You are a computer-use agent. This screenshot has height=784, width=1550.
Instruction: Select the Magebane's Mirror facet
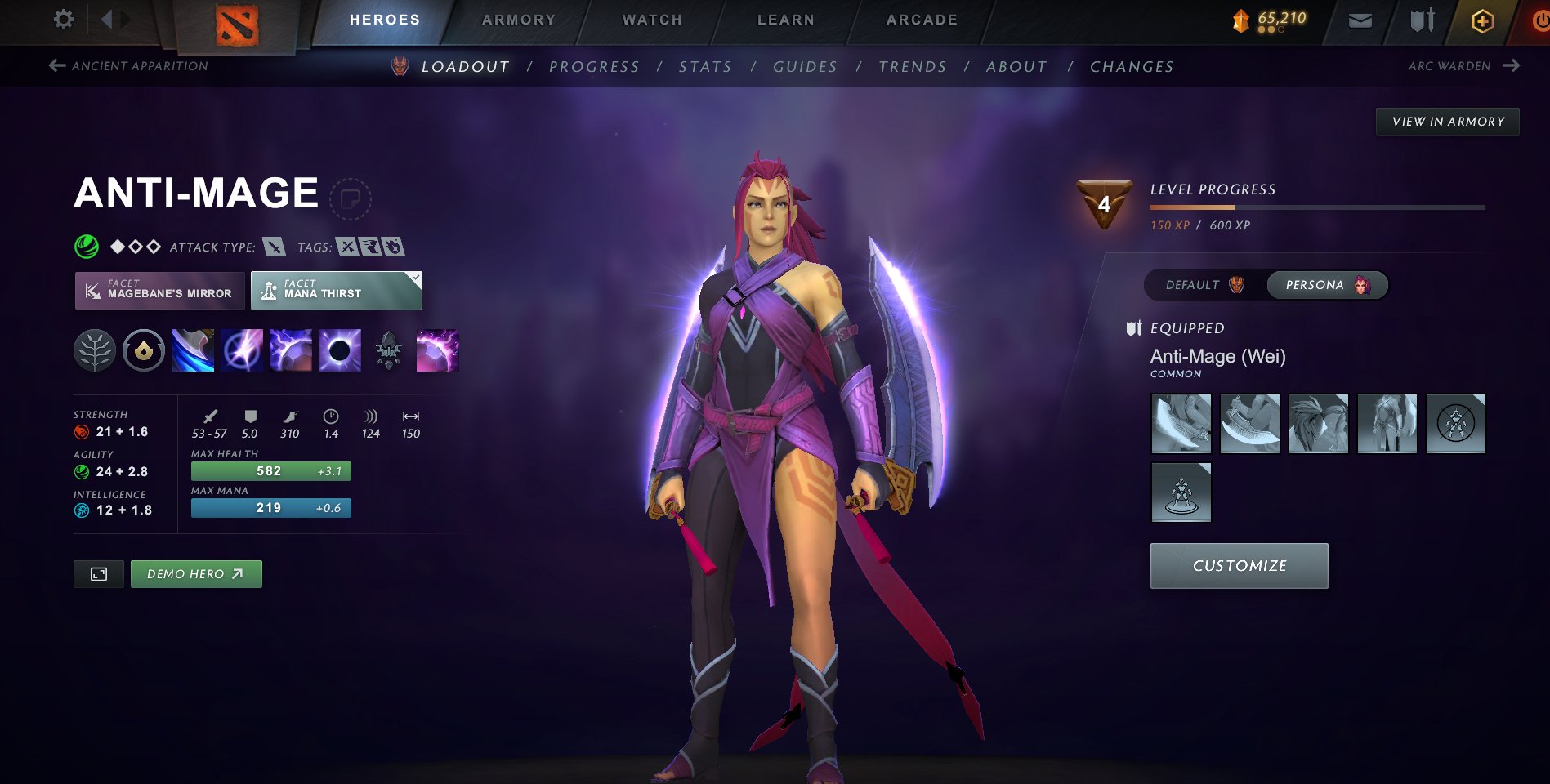[x=160, y=291]
